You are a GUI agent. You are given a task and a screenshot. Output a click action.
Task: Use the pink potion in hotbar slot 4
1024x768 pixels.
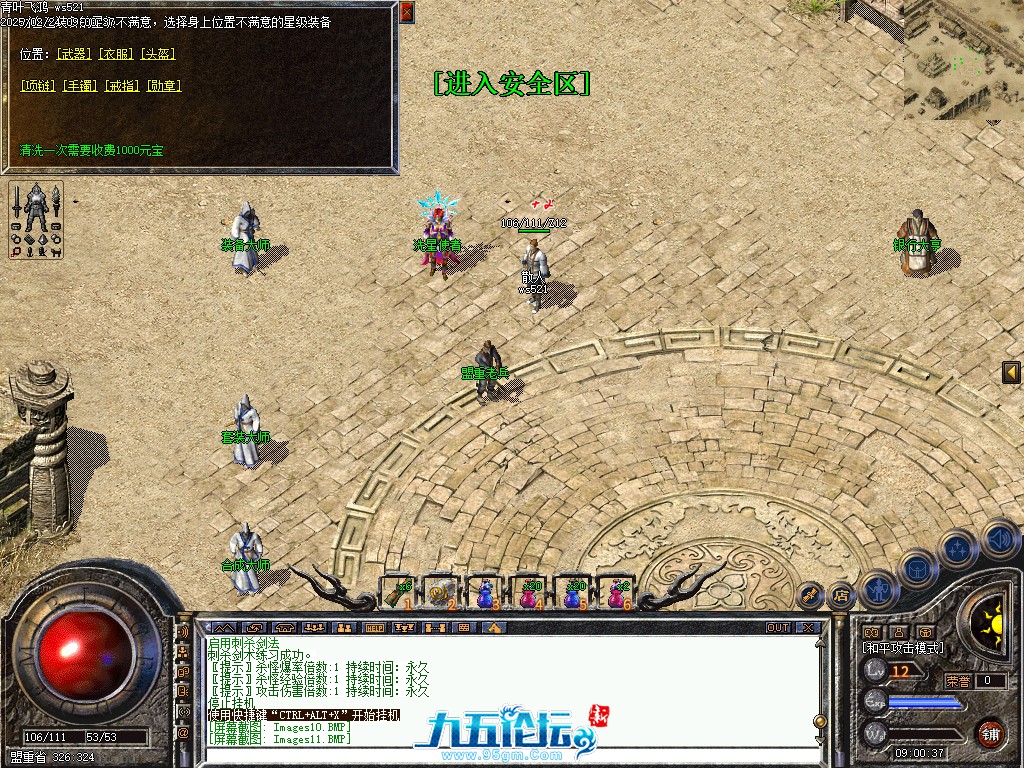click(527, 593)
